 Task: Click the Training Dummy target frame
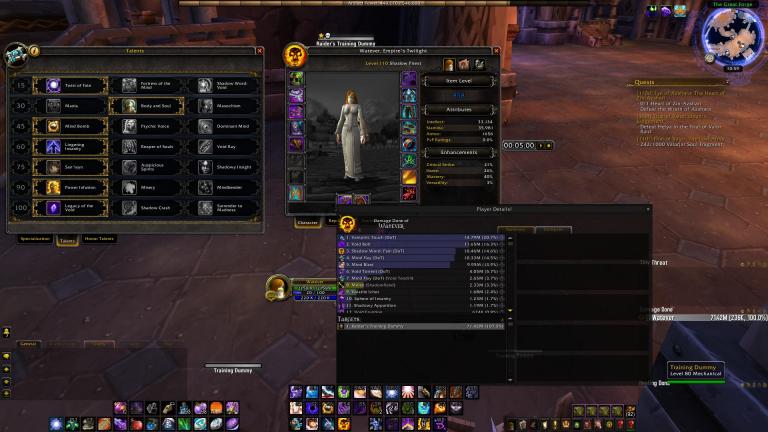(695, 372)
